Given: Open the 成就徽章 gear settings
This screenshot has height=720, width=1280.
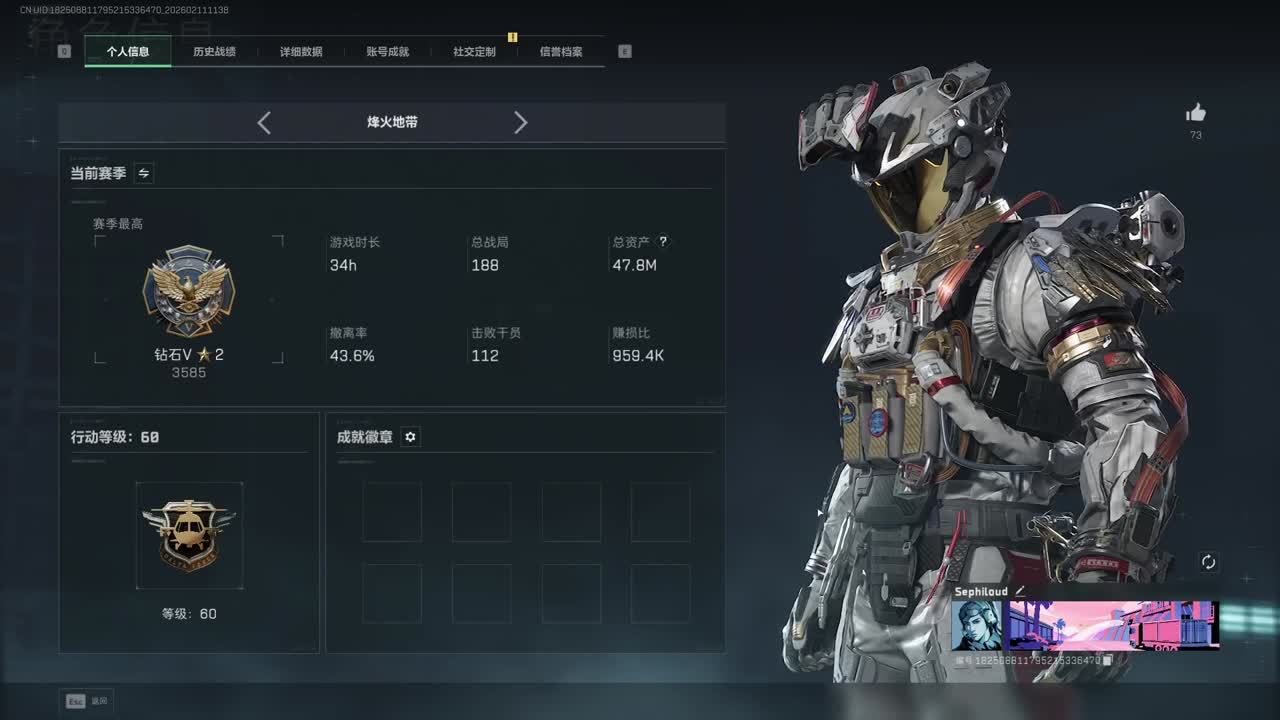Looking at the screenshot, I should (410, 437).
